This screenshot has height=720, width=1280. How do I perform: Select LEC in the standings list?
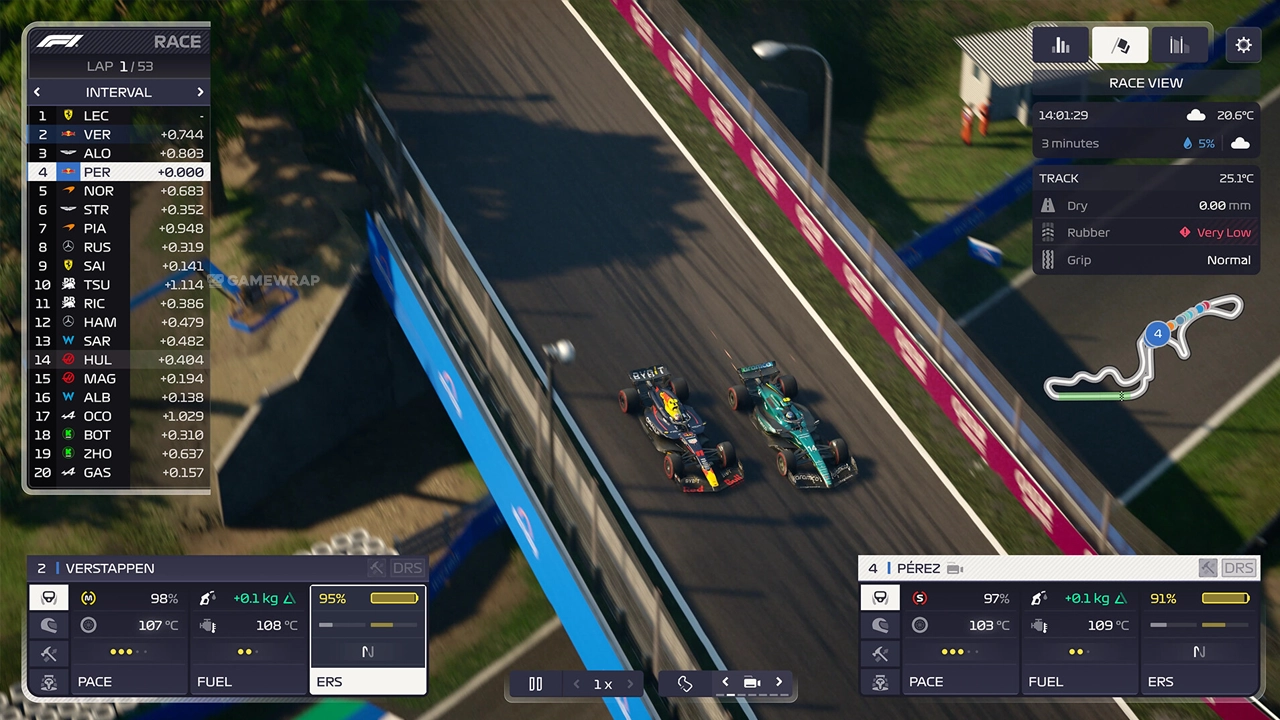(x=118, y=116)
